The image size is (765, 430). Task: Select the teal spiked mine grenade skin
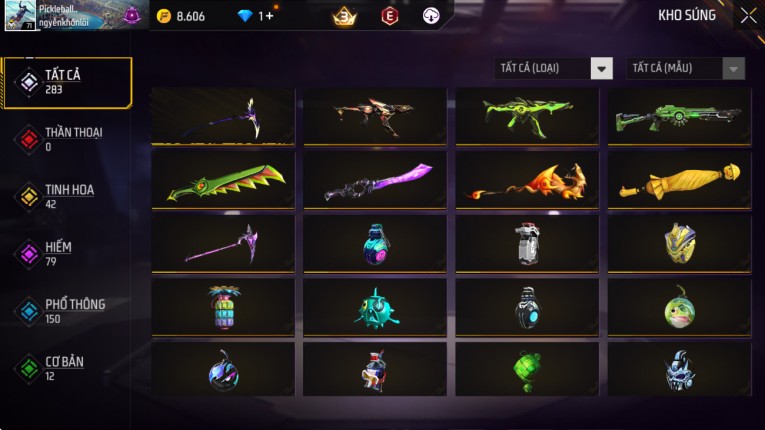coord(376,307)
